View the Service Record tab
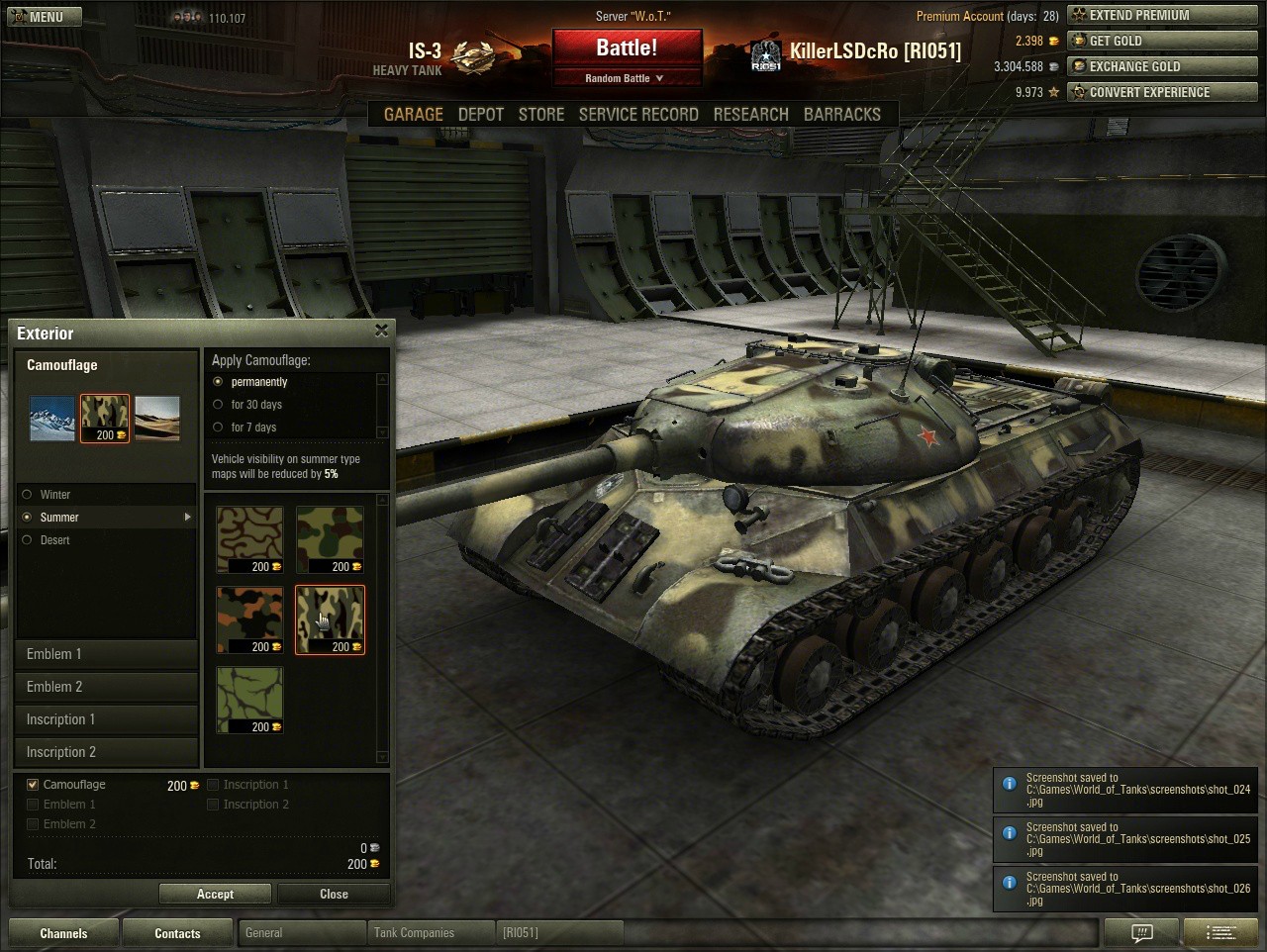Image resolution: width=1267 pixels, height=952 pixels. pyautogui.click(x=638, y=114)
